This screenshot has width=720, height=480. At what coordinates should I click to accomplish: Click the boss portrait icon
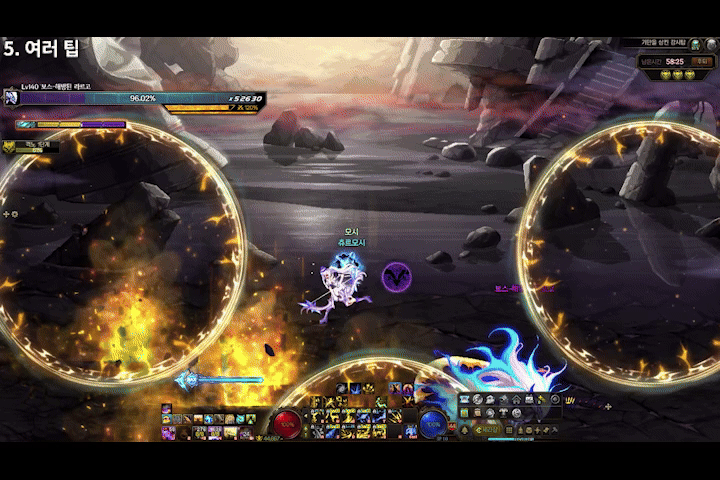(x=11, y=98)
